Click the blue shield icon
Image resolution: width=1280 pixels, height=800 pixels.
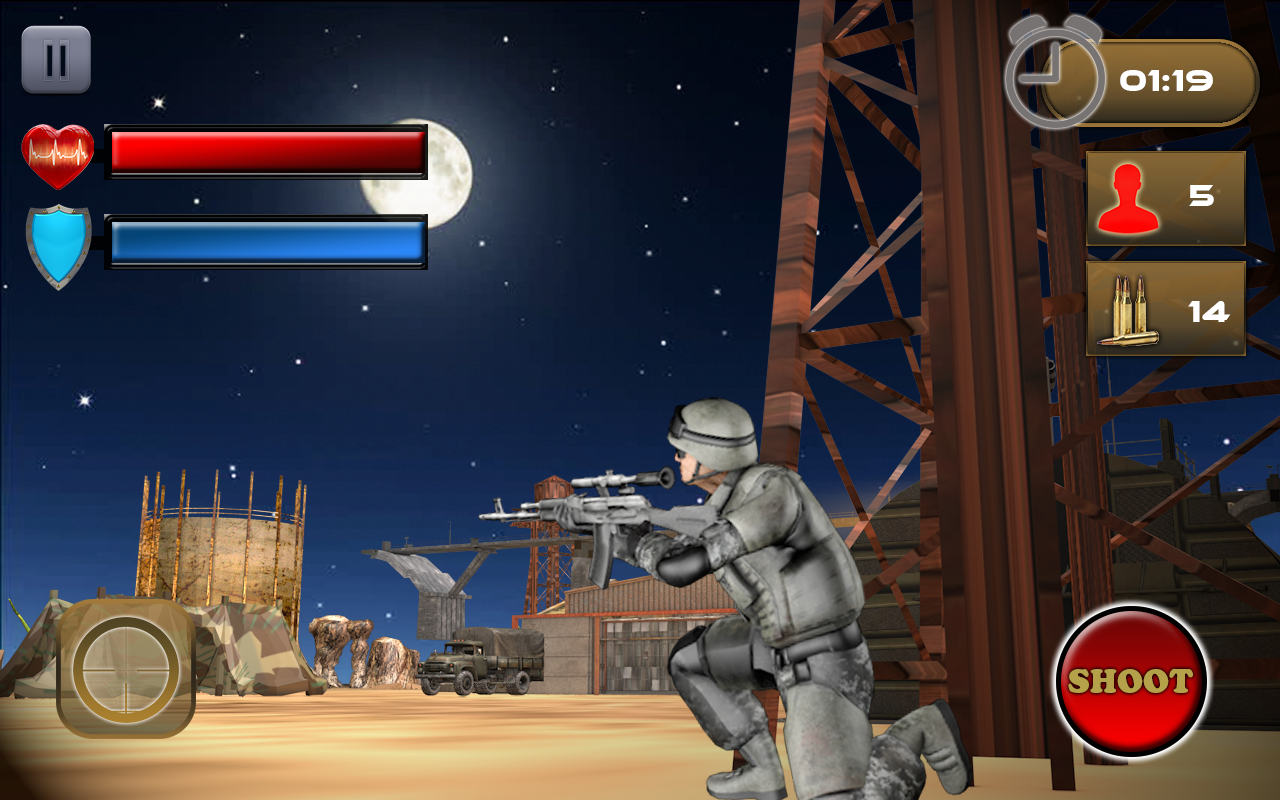point(59,240)
